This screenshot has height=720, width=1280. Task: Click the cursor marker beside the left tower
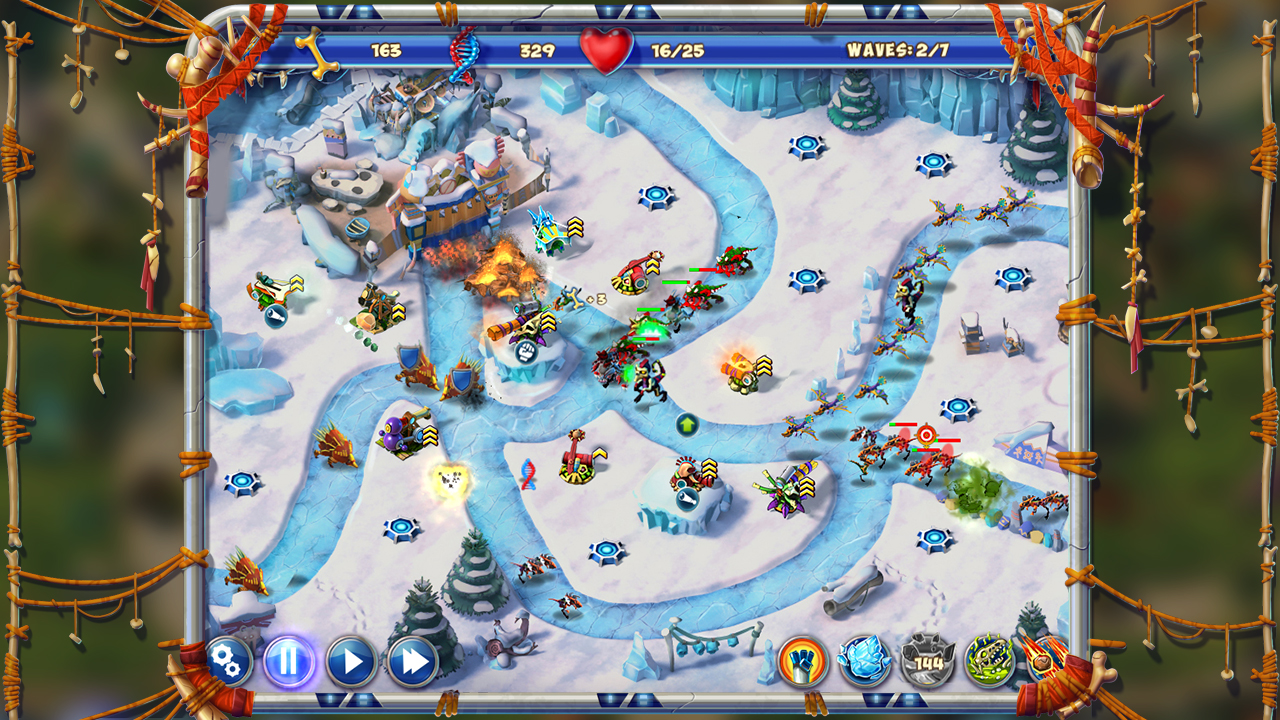[274, 318]
